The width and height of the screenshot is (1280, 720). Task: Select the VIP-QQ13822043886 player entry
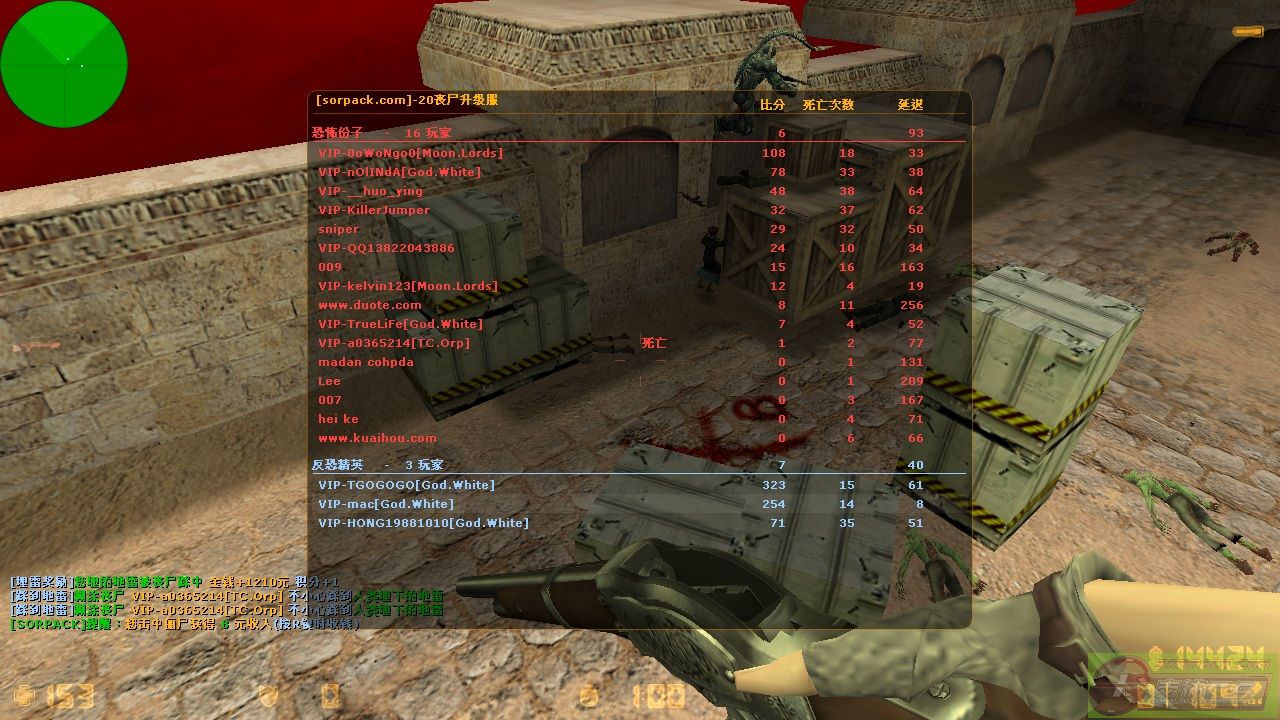[x=386, y=248]
